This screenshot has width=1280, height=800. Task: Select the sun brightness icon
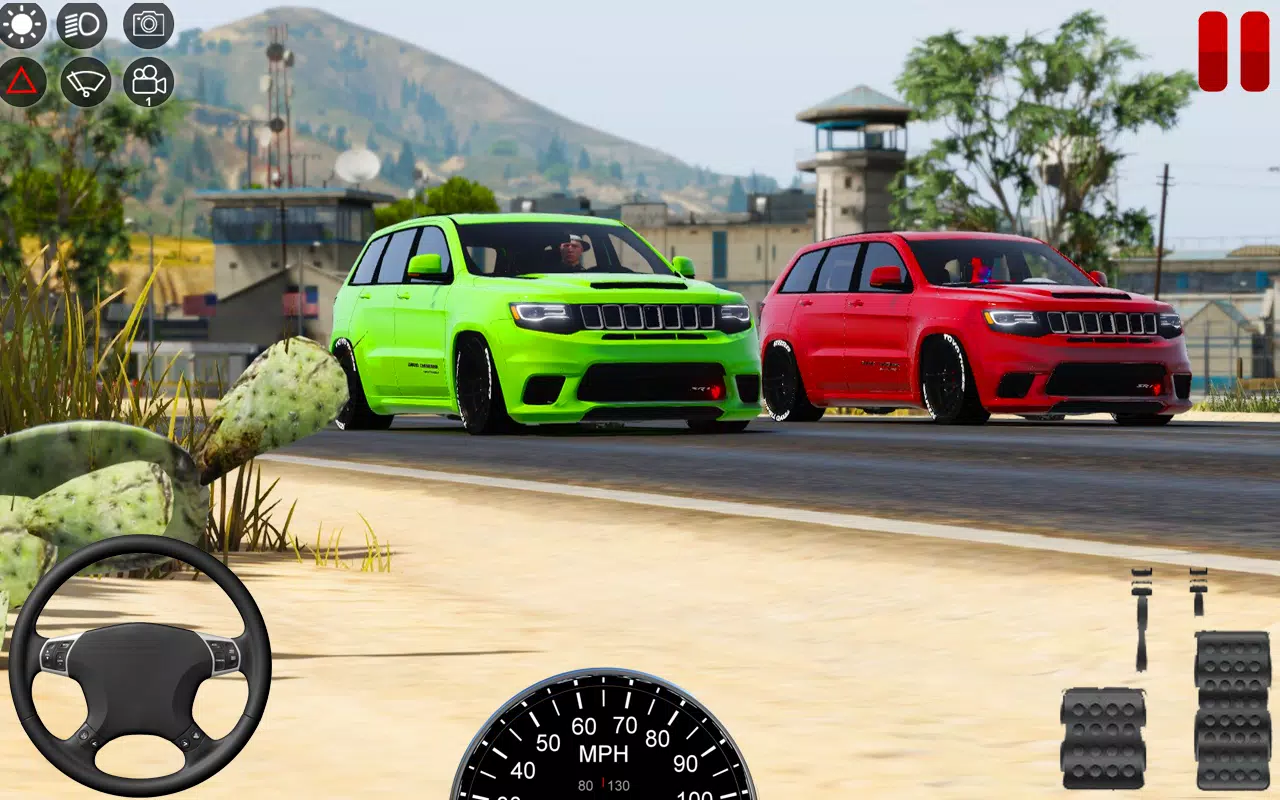coord(23,24)
